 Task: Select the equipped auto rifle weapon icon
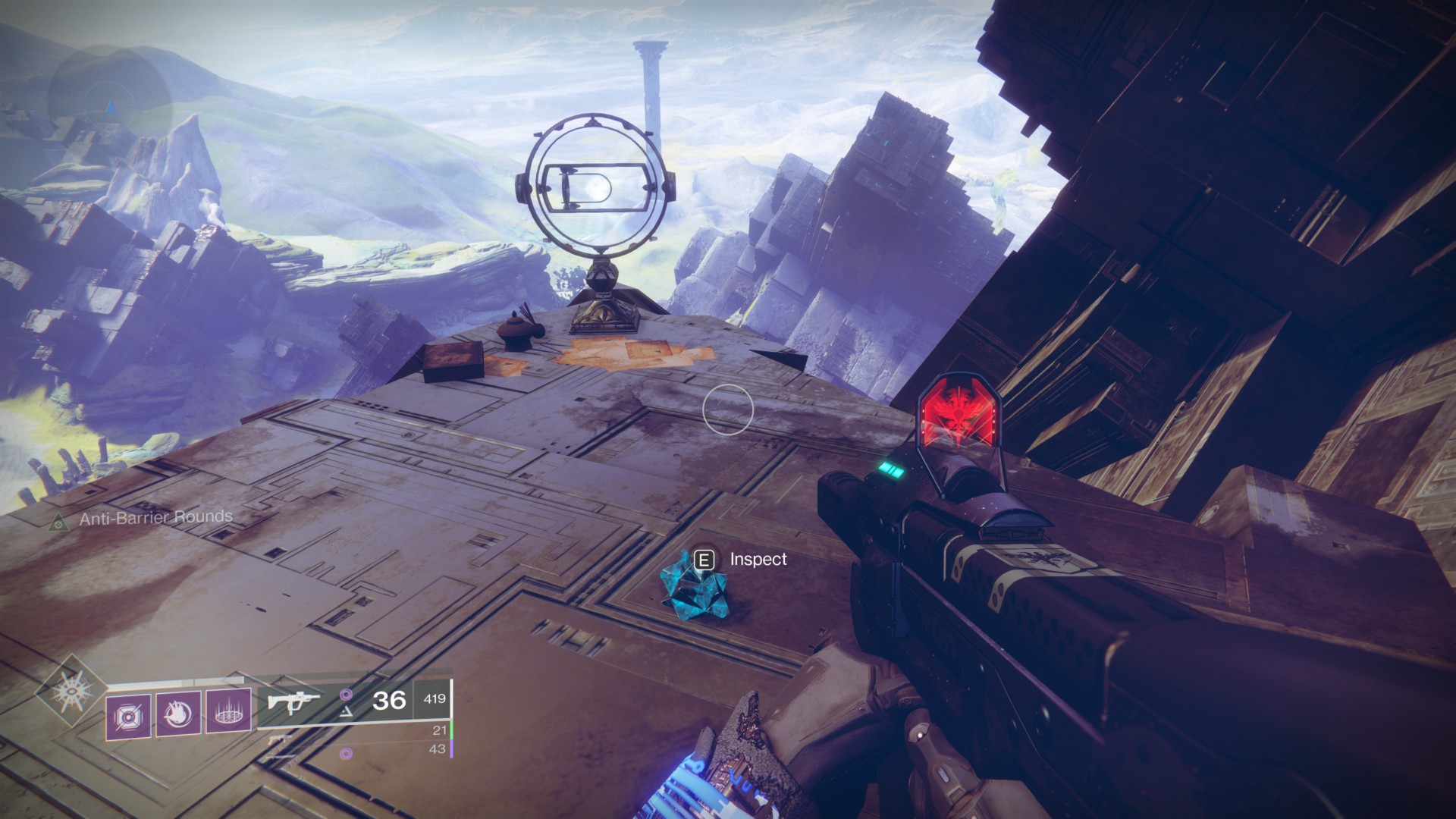click(294, 701)
